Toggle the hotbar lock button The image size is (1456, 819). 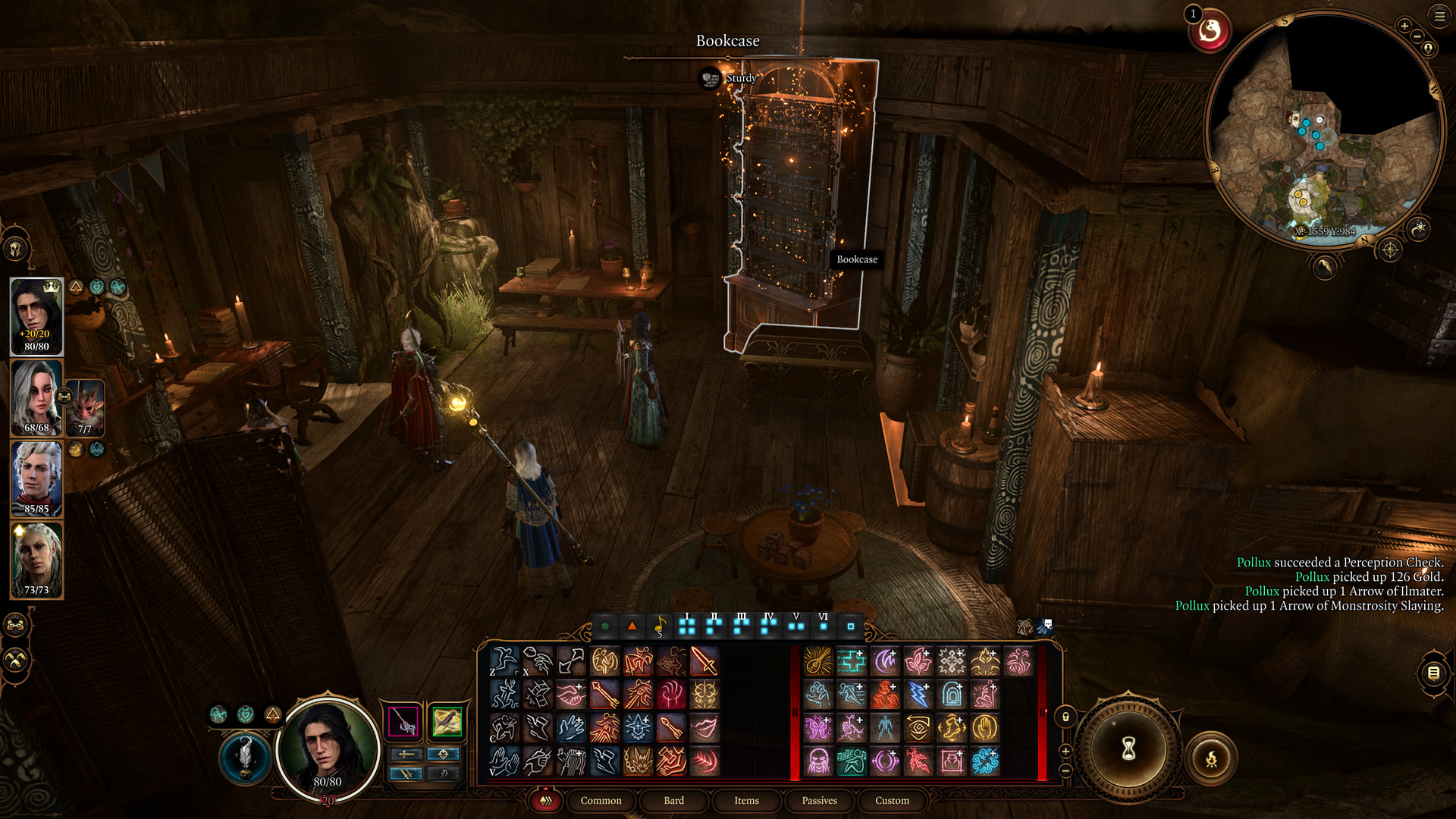point(1065,717)
